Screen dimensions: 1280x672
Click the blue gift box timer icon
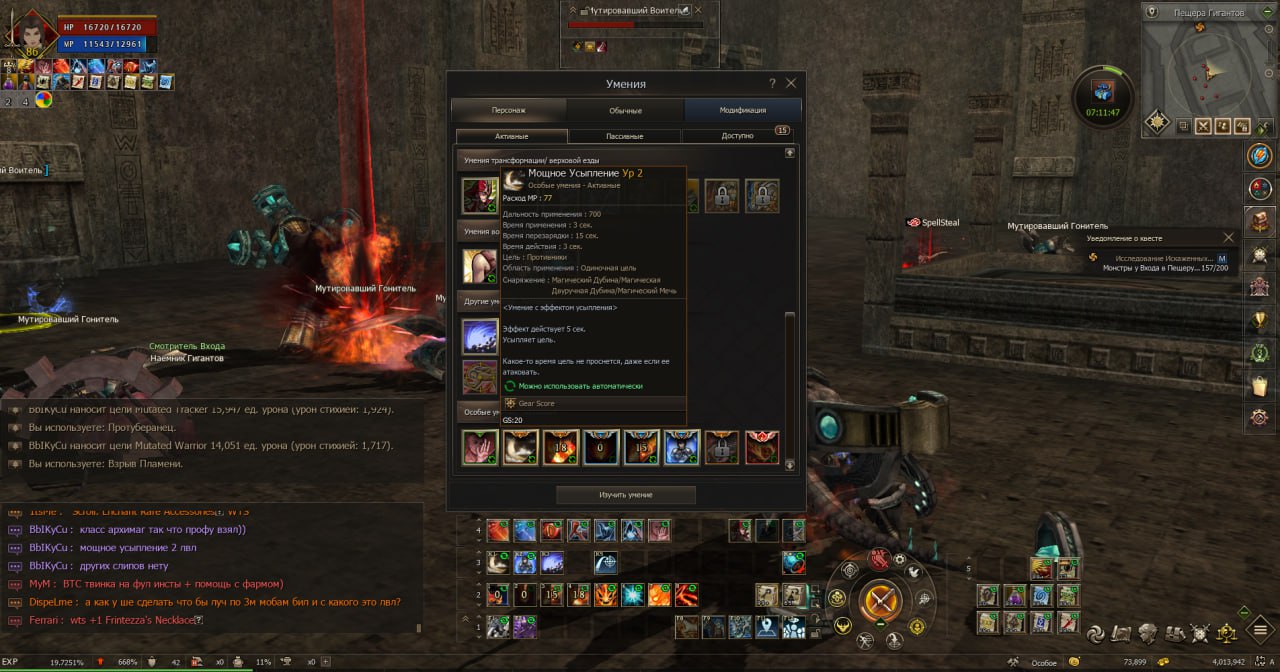point(1102,90)
